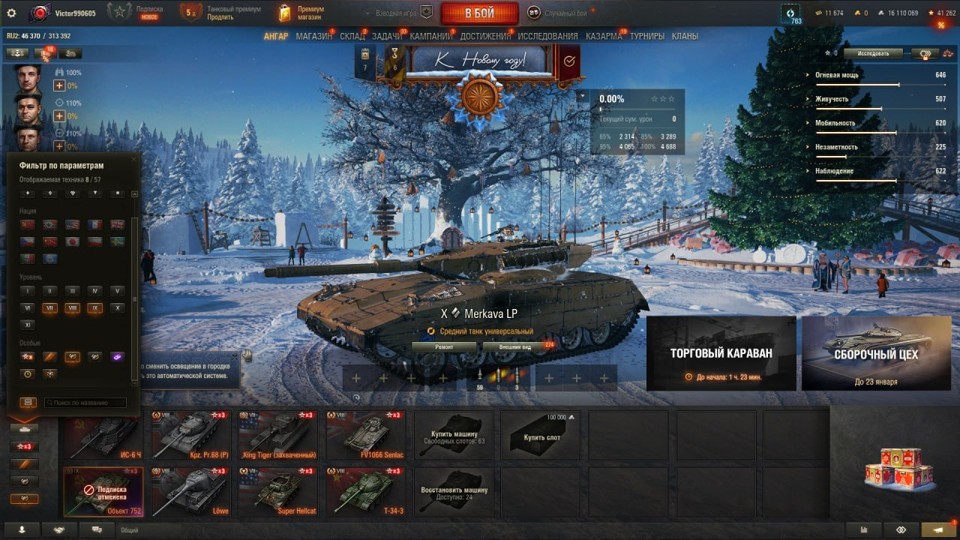Open the ДОСТИЖЕНИЯ tab

pyautogui.click(x=486, y=36)
